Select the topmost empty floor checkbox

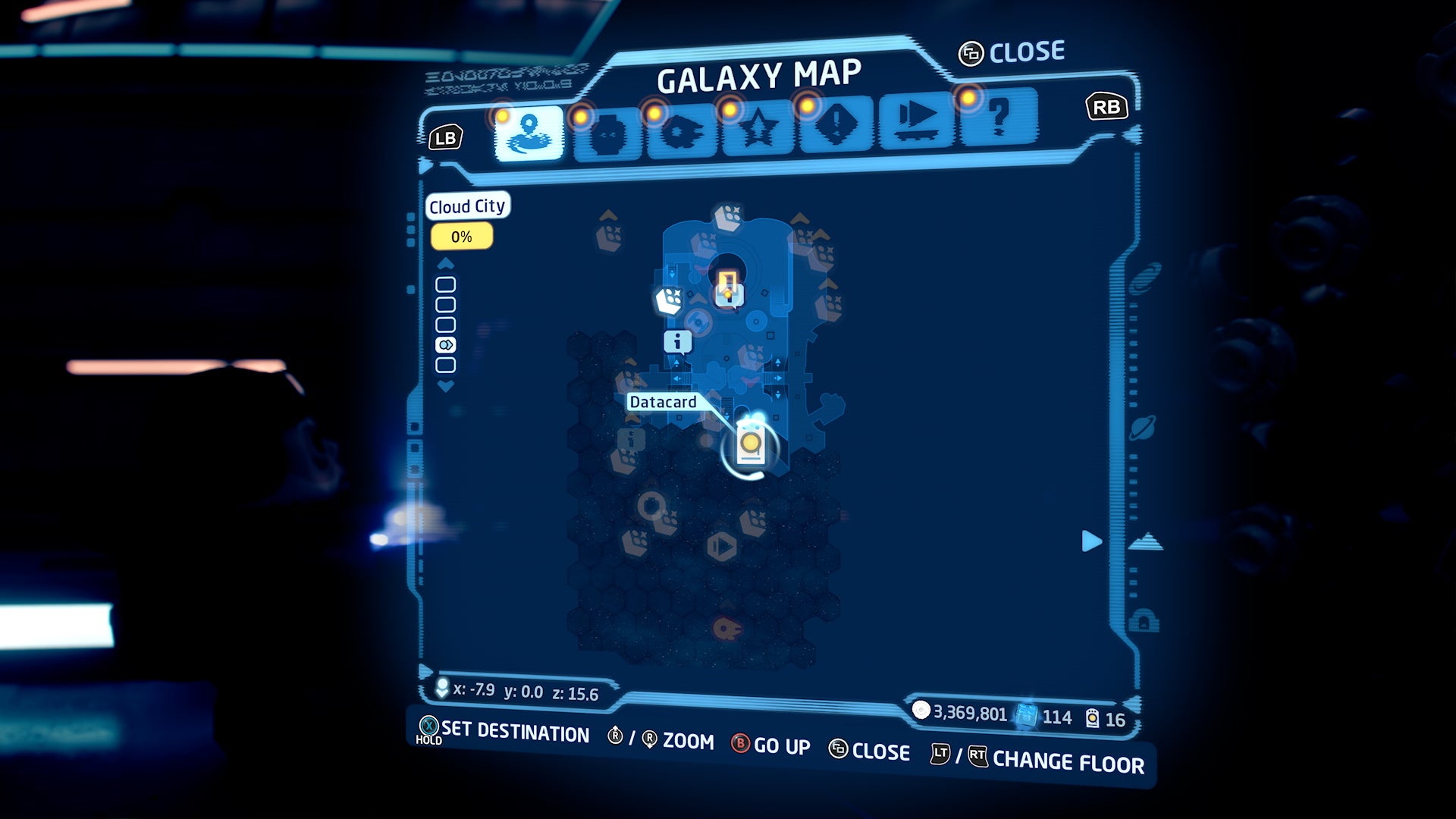tap(446, 284)
